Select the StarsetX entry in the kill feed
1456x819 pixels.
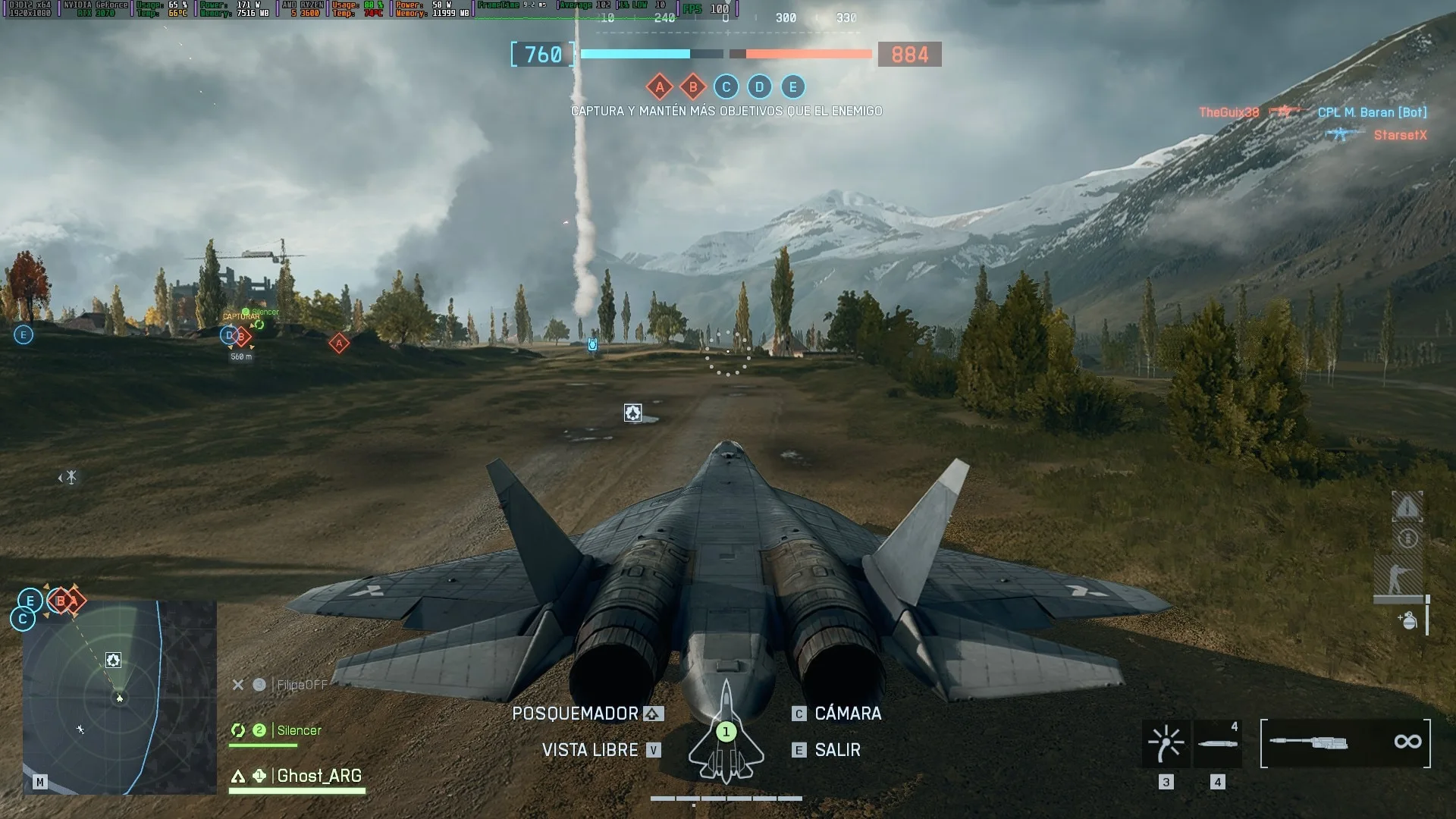click(1400, 135)
